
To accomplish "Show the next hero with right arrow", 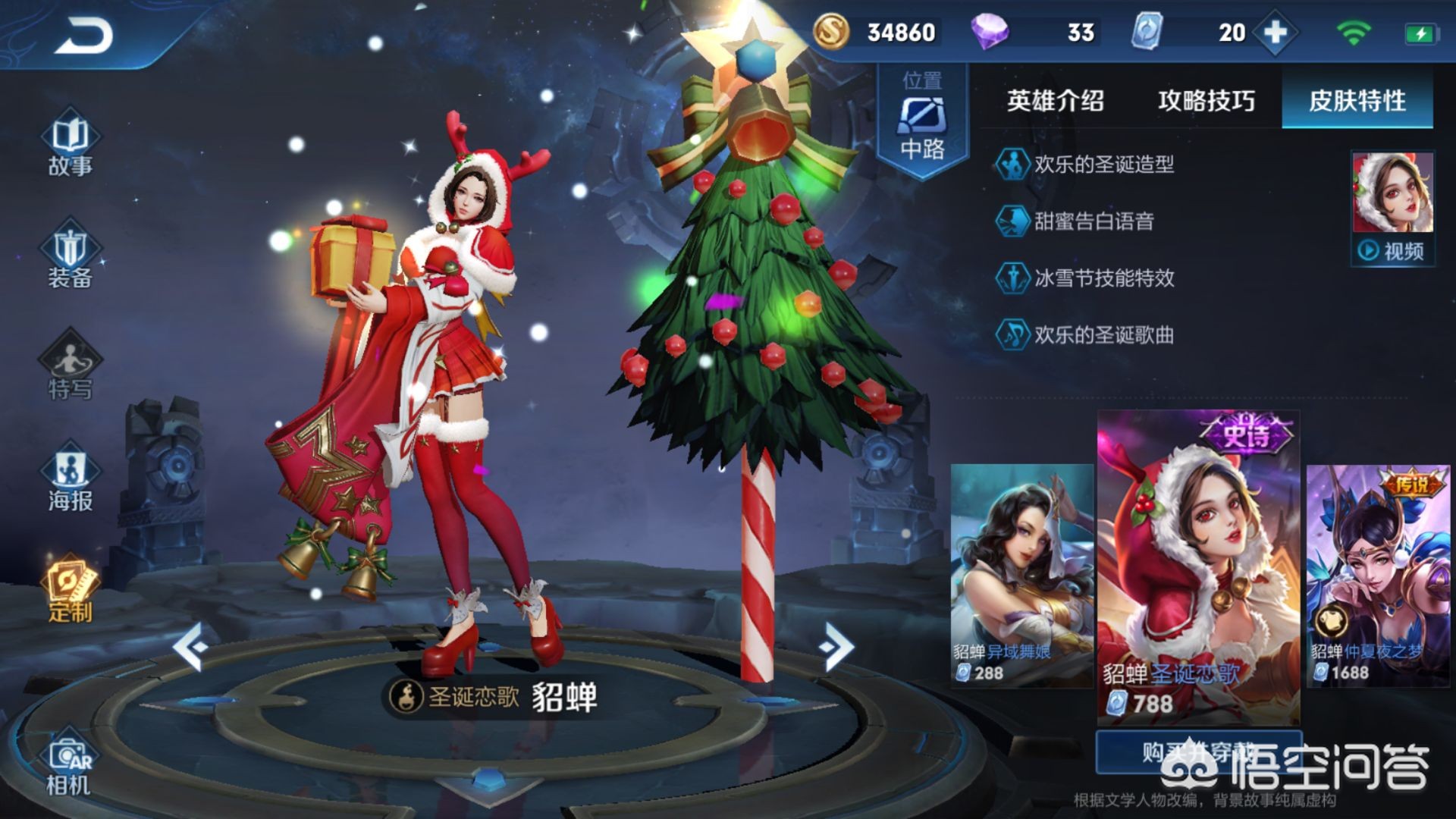I will pos(836,646).
